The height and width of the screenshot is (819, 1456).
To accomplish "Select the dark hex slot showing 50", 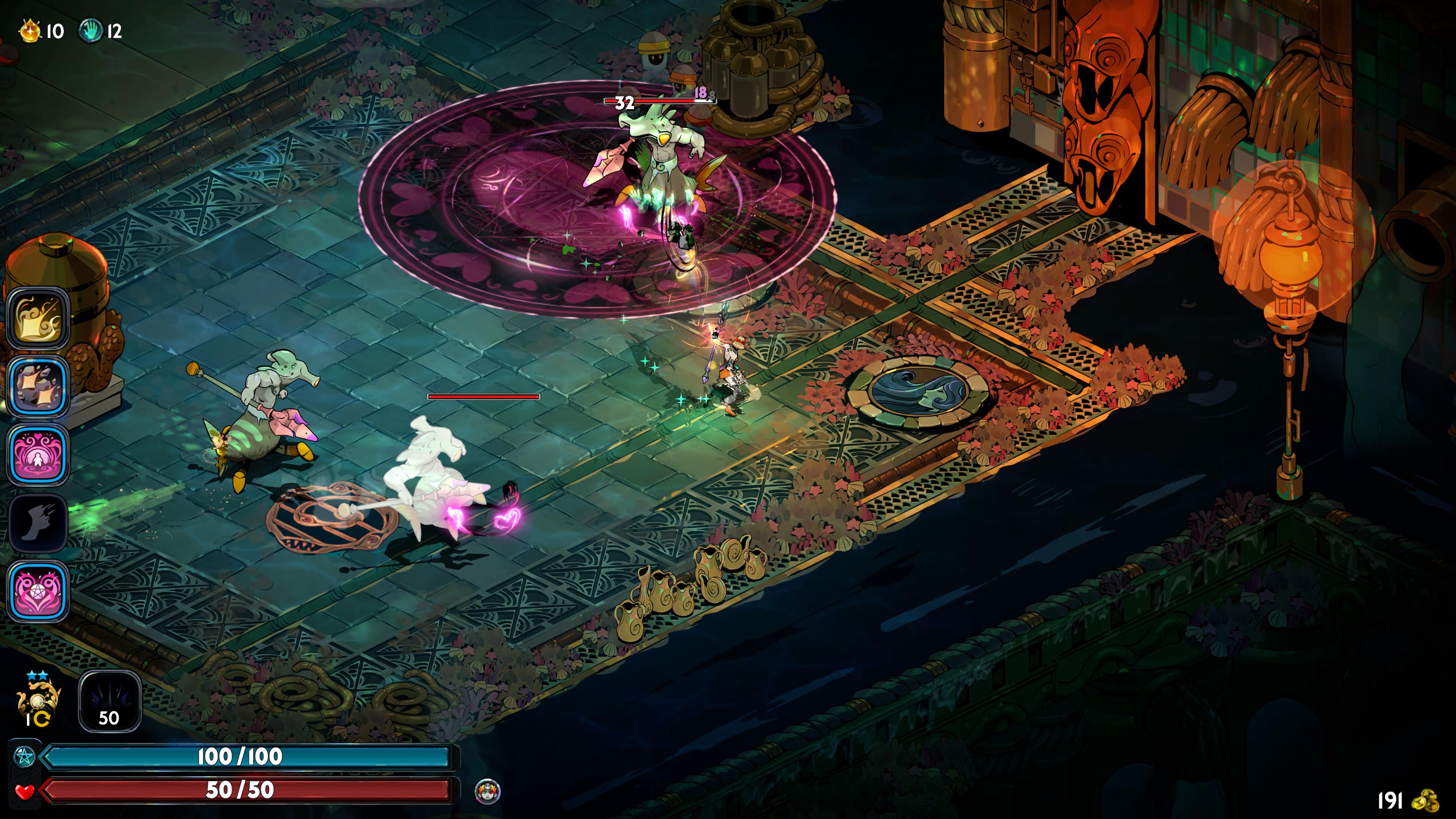I will tap(109, 701).
